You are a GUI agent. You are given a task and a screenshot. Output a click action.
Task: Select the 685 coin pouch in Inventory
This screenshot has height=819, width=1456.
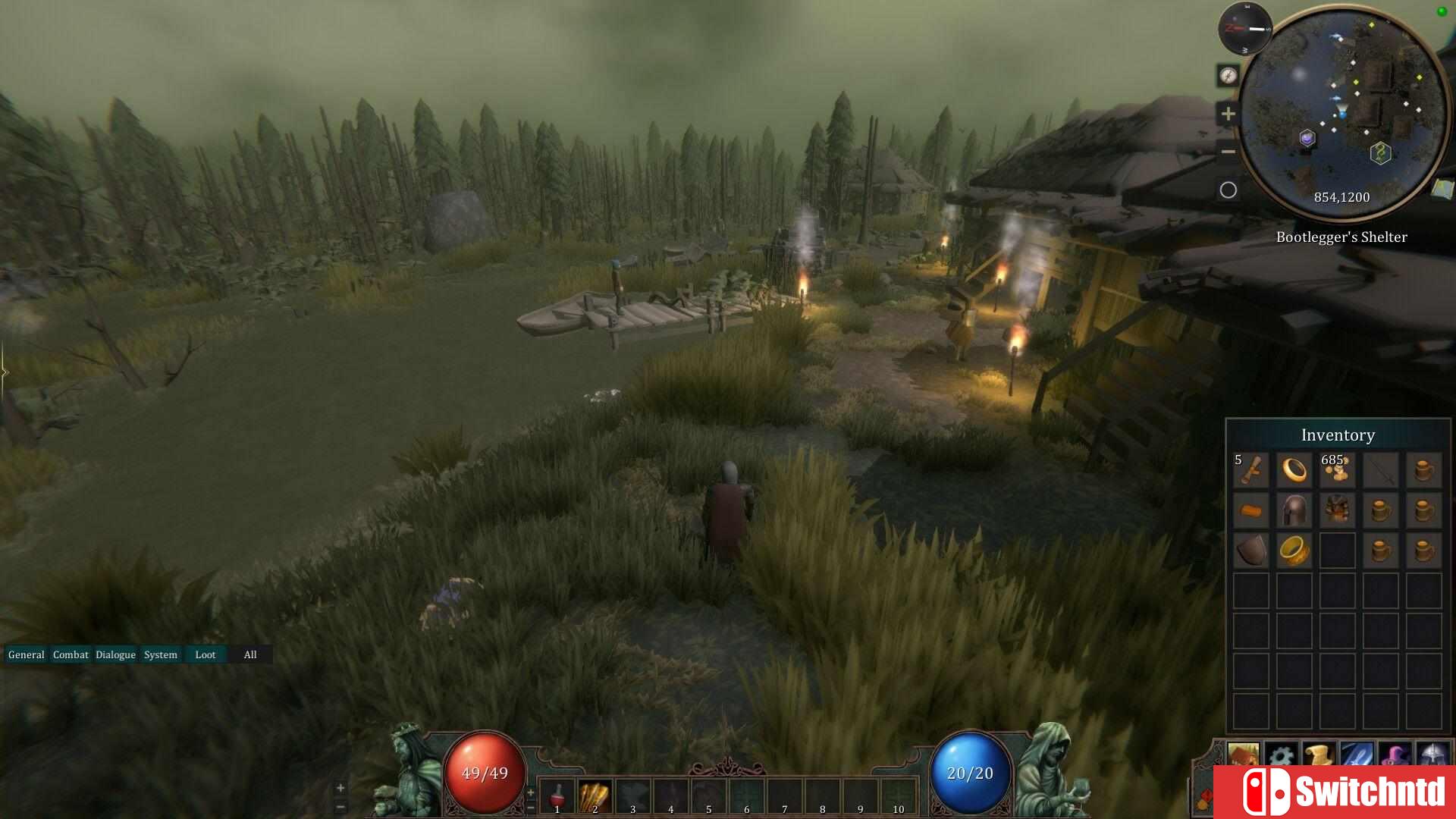coord(1337,470)
